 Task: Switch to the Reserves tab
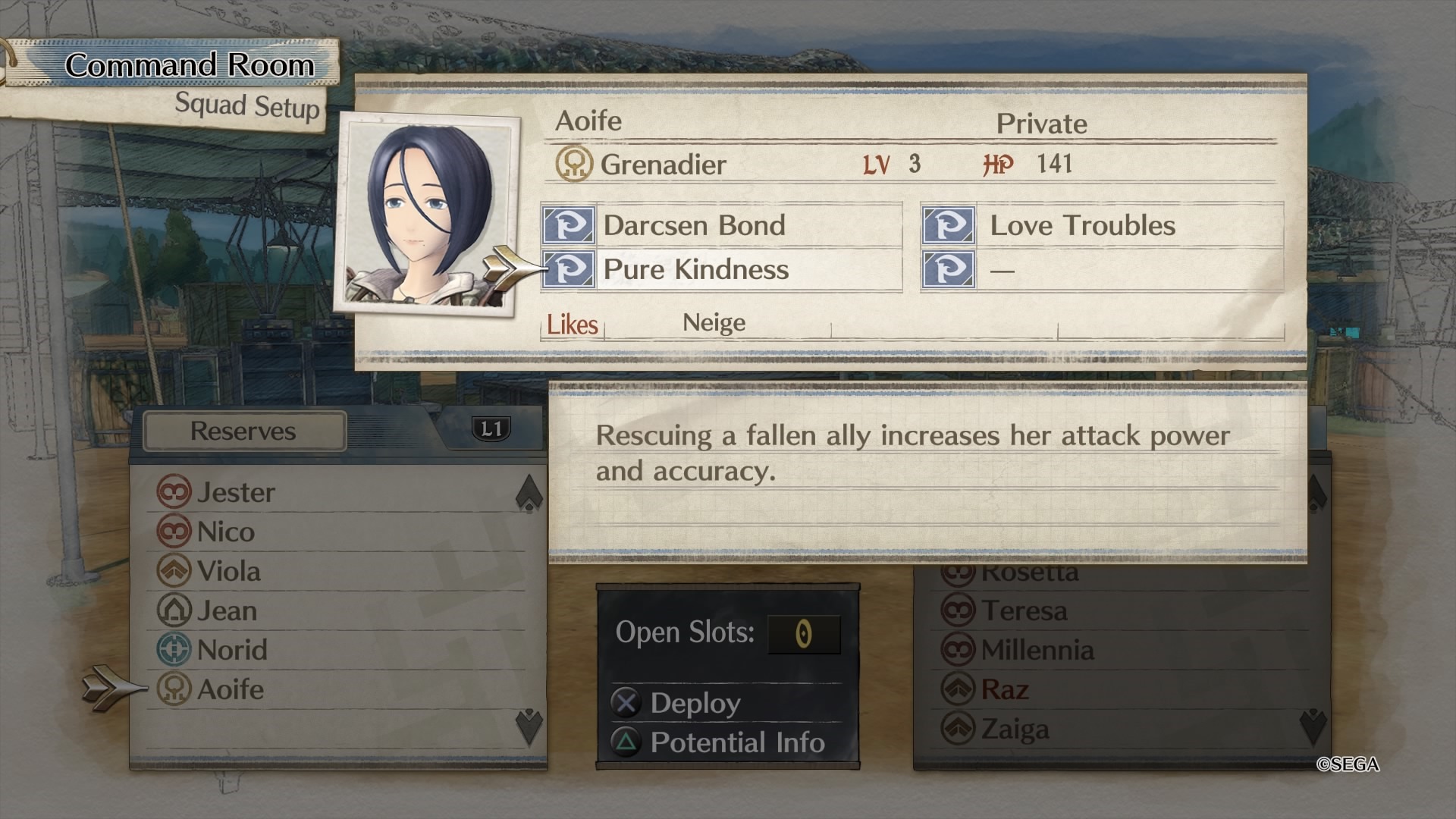[x=243, y=431]
